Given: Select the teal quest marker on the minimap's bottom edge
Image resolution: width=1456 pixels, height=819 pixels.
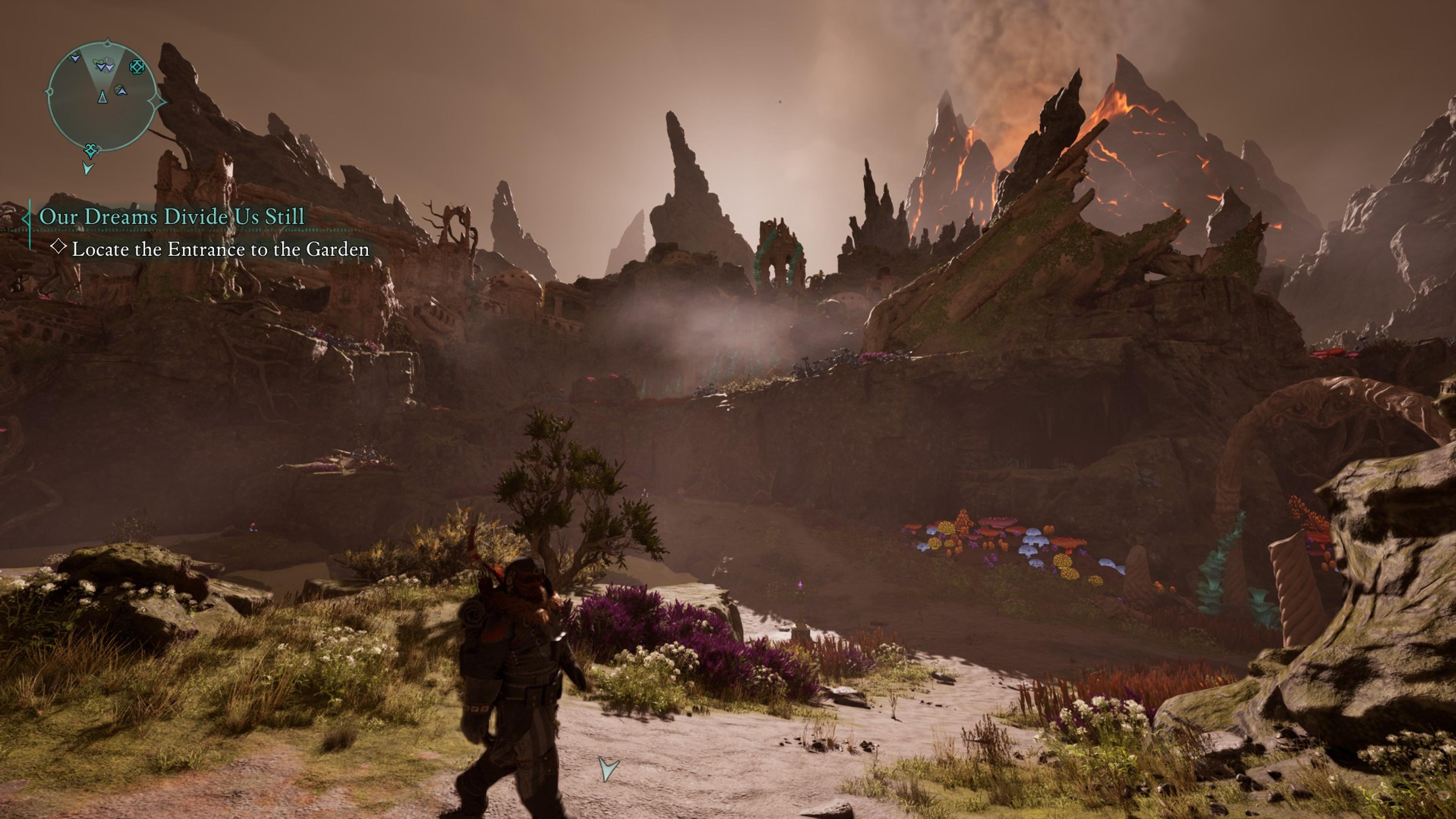Looking at the screenshot, I should 91,151.
